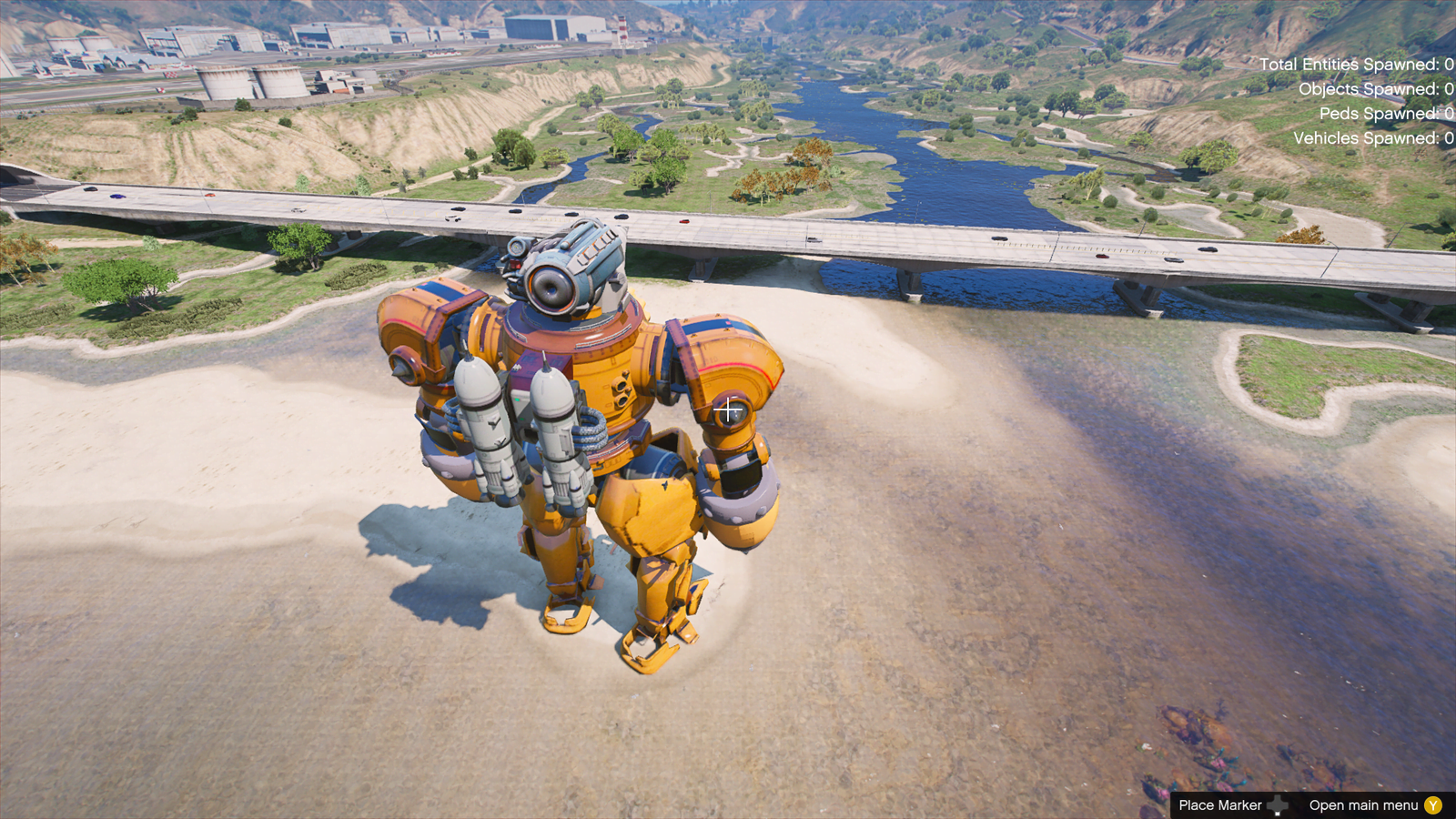Click the crosshair reticle at screen center
The width and height of the screenshot is (1456, 819).
[x=728, y=411]
